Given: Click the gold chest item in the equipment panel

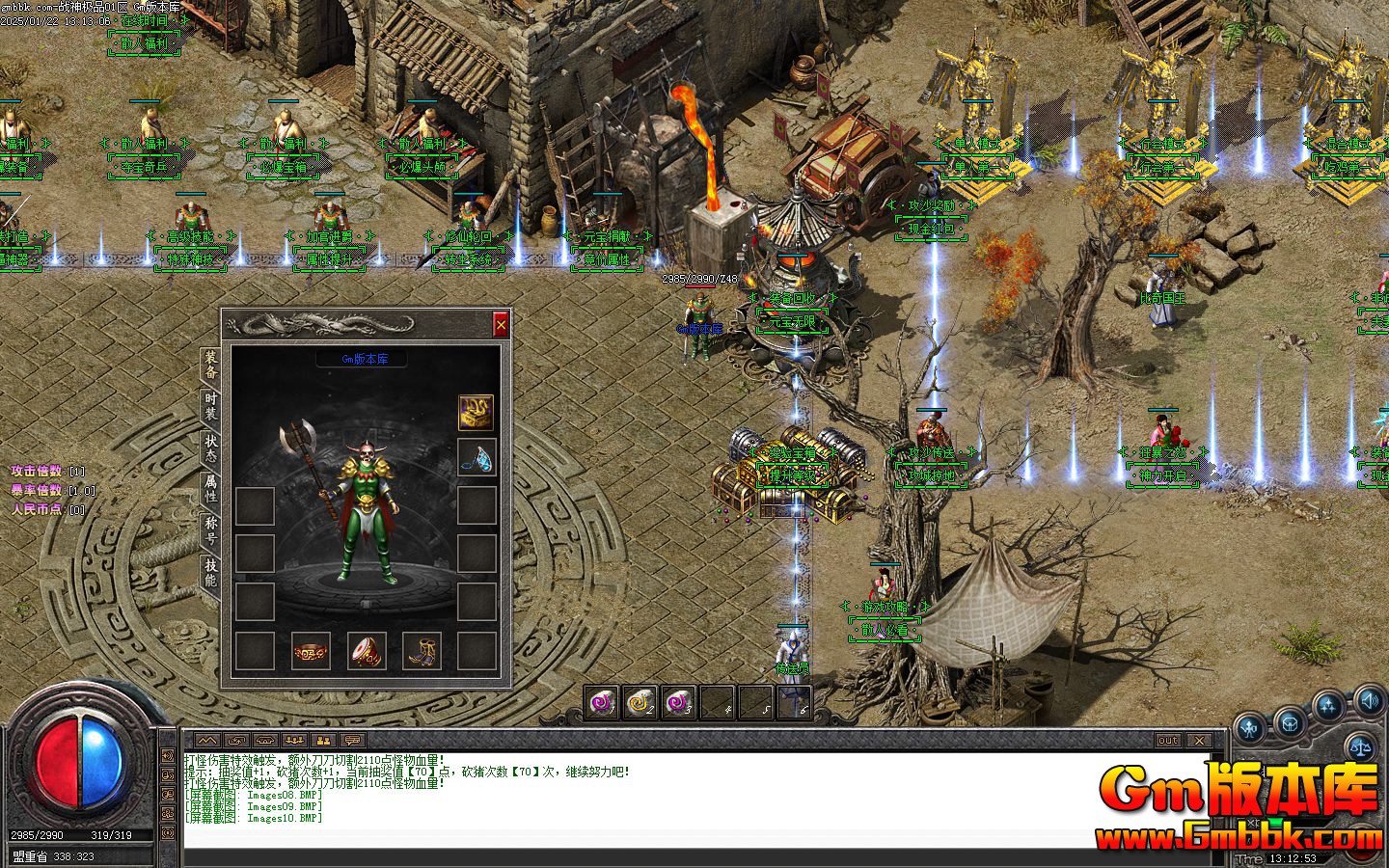Looking at the screenshot, I should (475, 411).
